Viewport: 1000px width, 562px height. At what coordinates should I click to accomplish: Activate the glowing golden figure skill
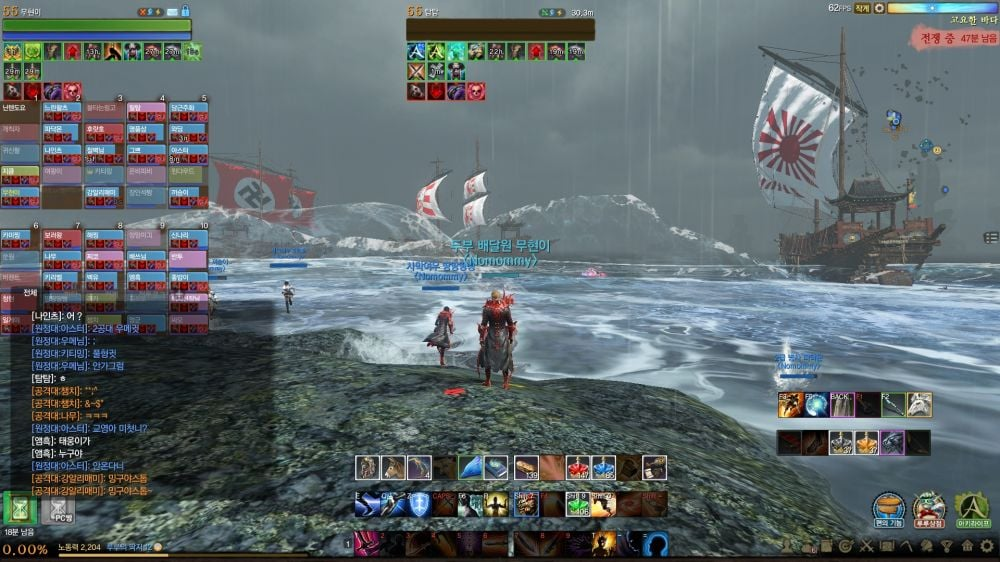(x=497, y=505)
